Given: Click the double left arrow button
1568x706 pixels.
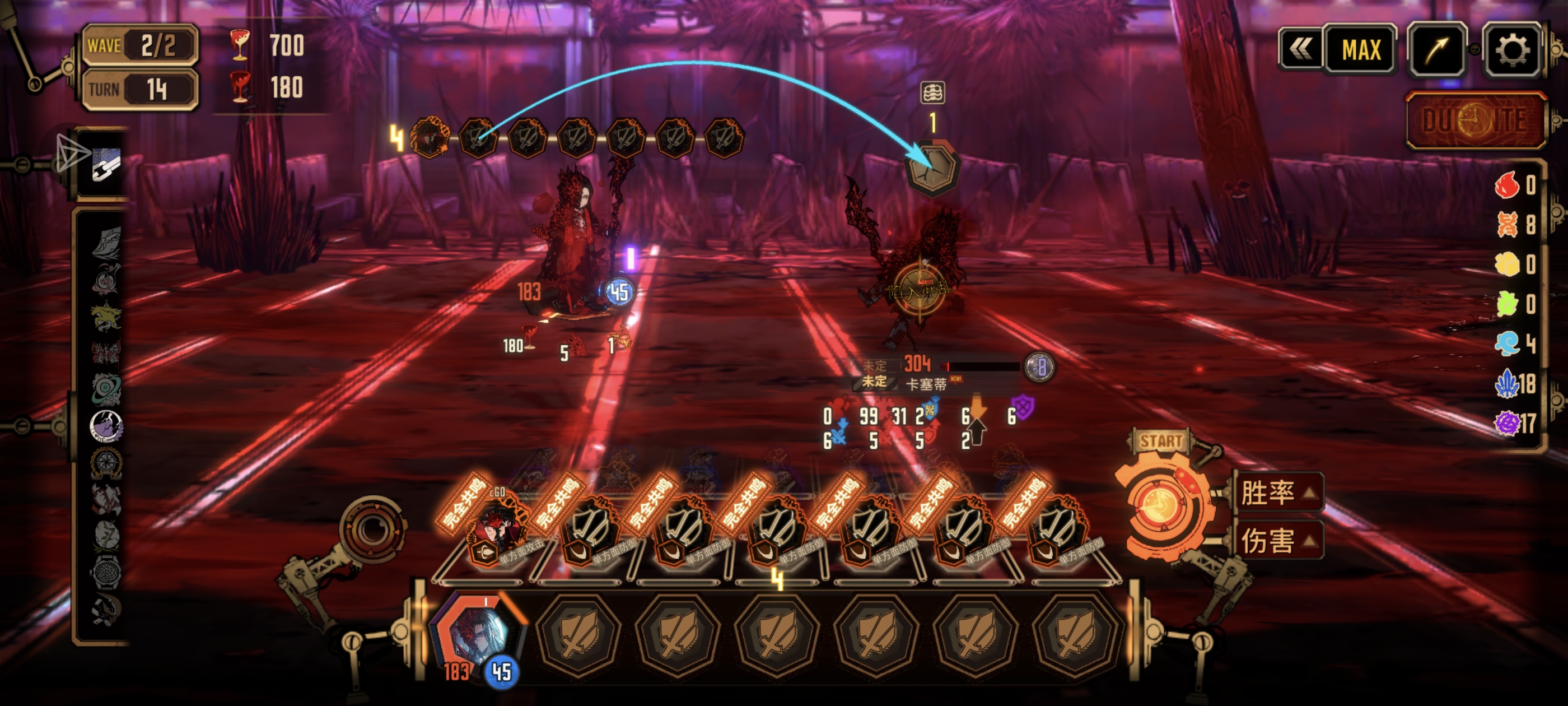Looking at the screenshot, I should (x=1300, y=49).
